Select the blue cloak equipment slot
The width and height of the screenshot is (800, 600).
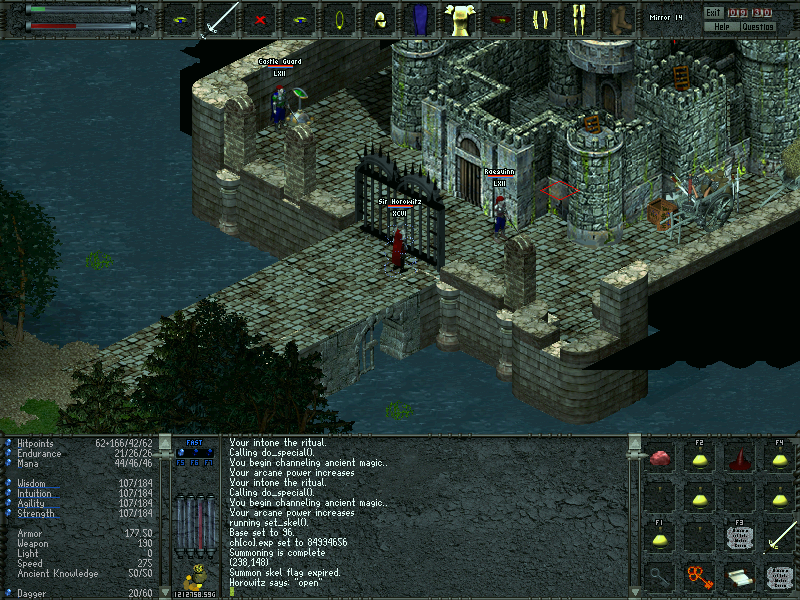click(x=420, y=19)
